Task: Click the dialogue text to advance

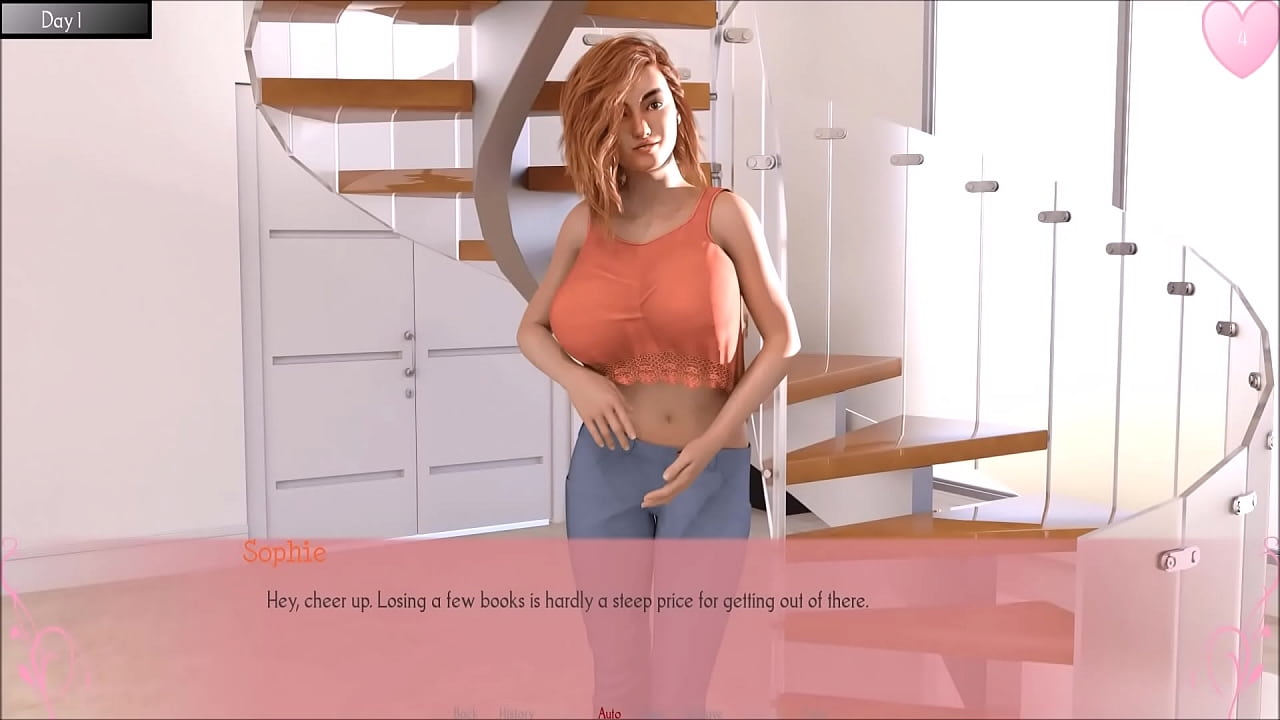Action: [x=568, y=600]
